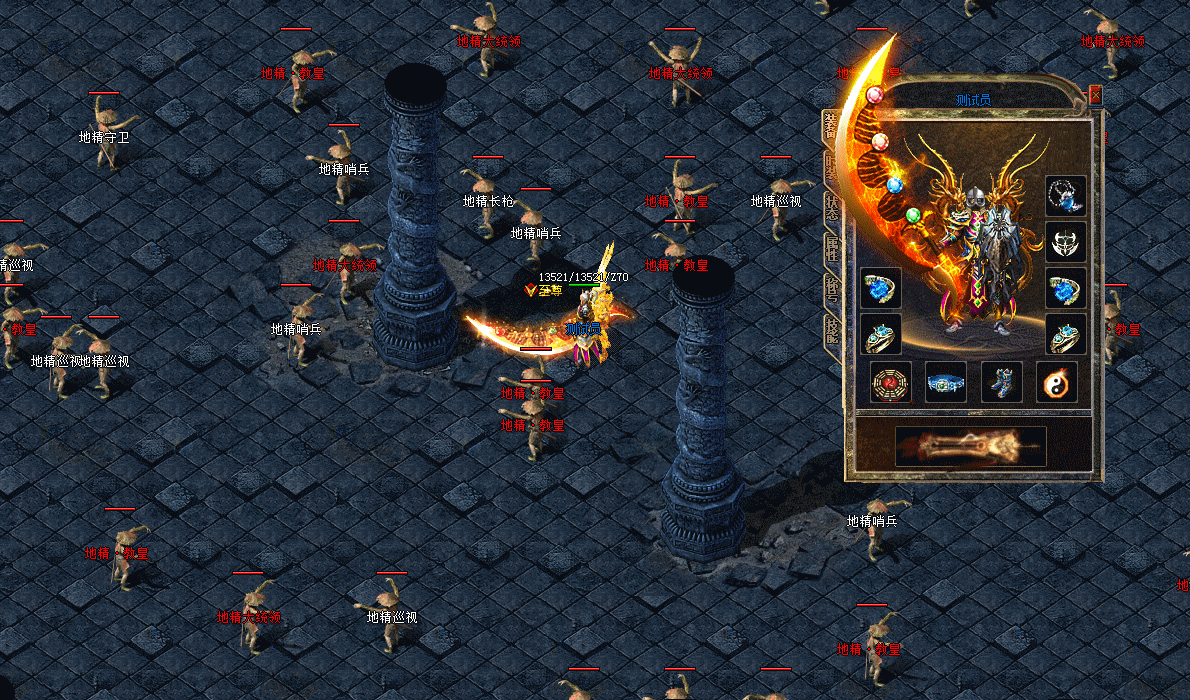The width and height of the screenshot is (1190, 700).
Task: Select the long weapon slot below the equipment
Action: coord(970,446)
